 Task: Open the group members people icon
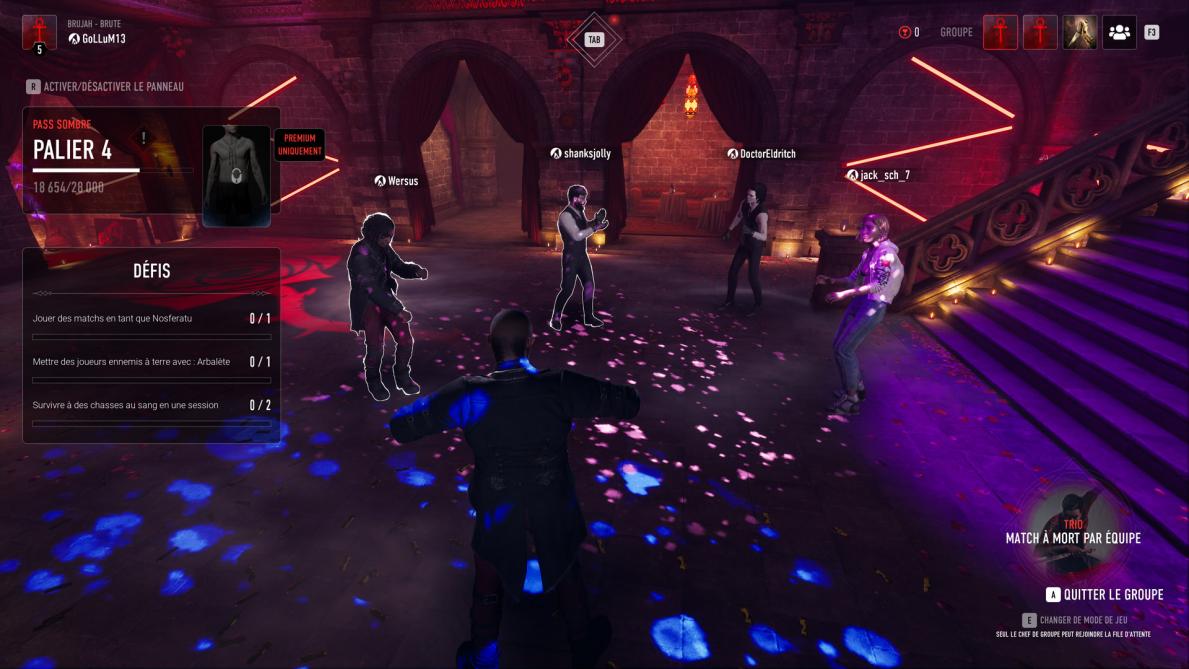pyautogui.click(x=1119, y=32)
